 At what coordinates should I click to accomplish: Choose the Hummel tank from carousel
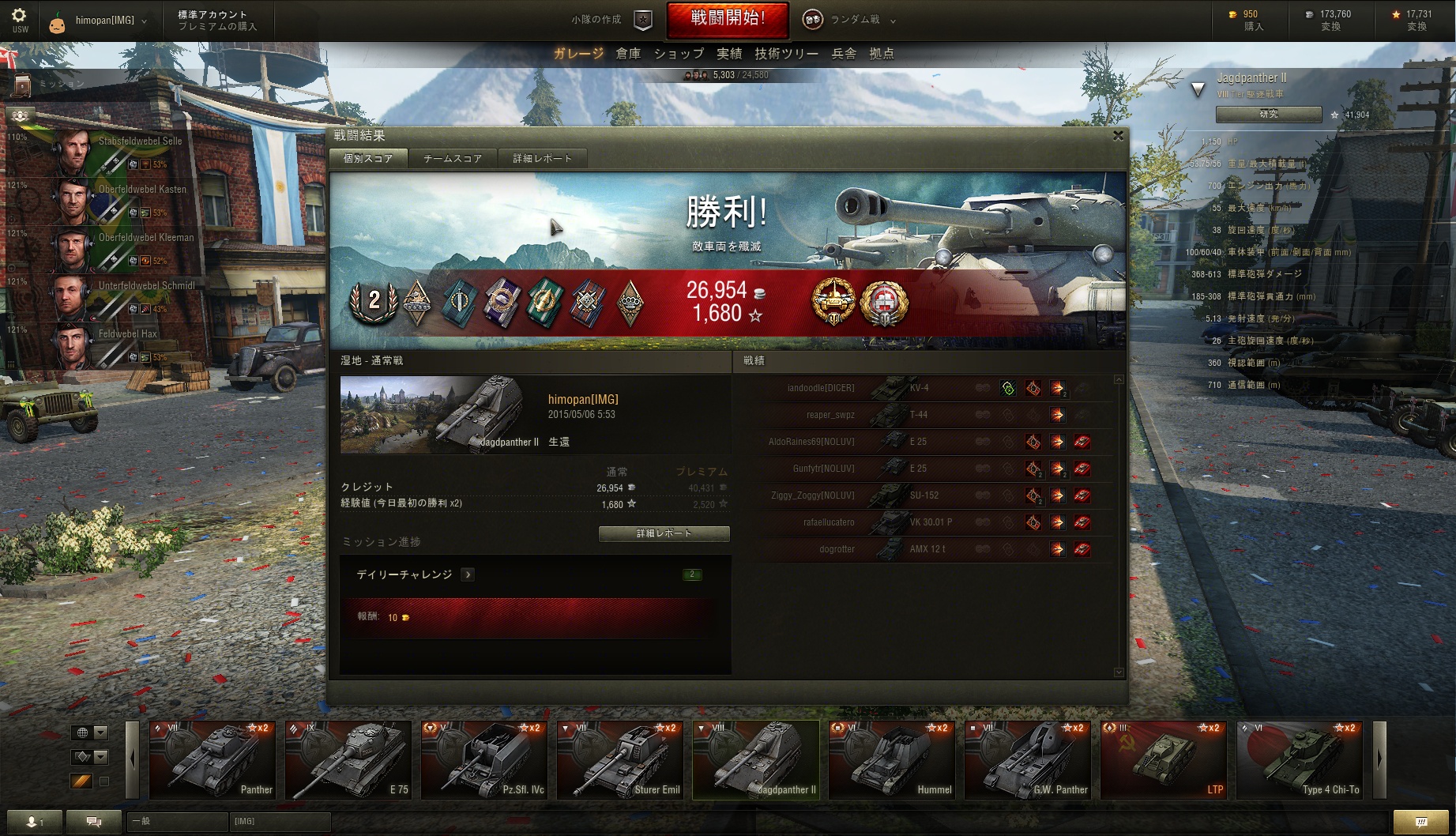point(892,760)
